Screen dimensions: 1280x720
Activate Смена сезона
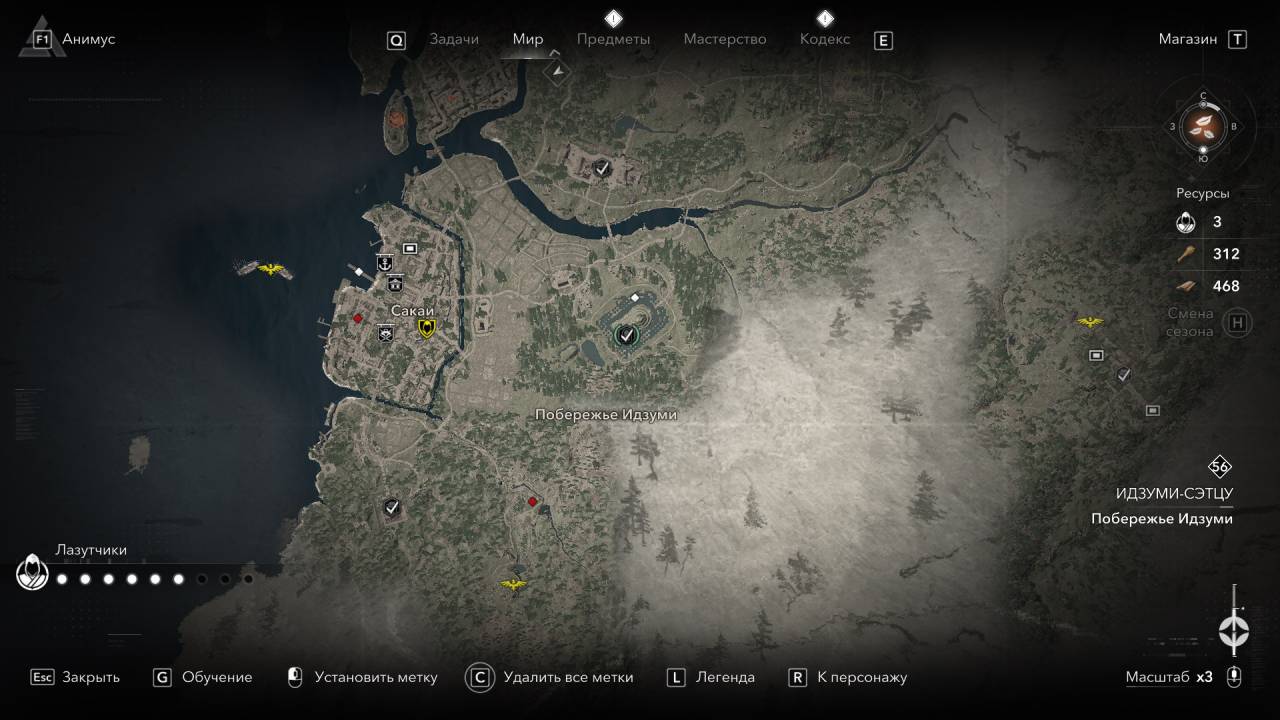coord(1238,322)
